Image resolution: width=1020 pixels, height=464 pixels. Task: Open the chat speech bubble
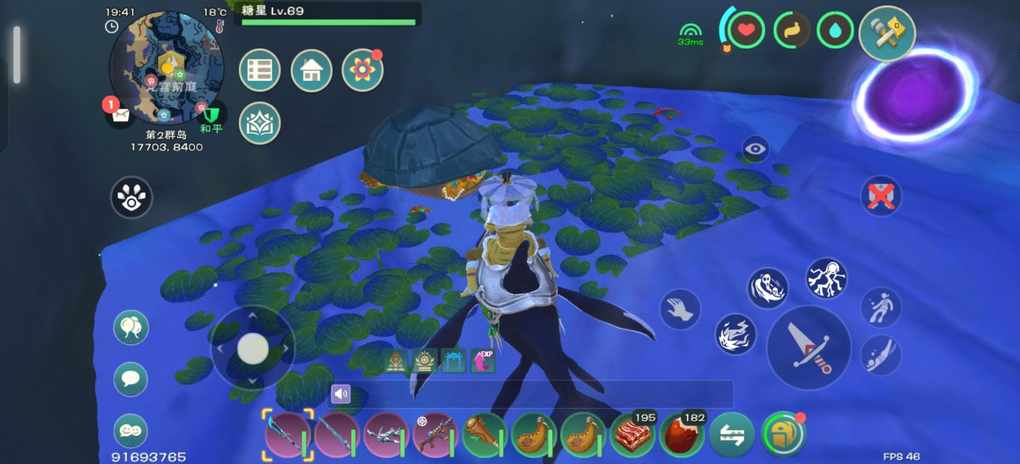click(x=131, y=379)
